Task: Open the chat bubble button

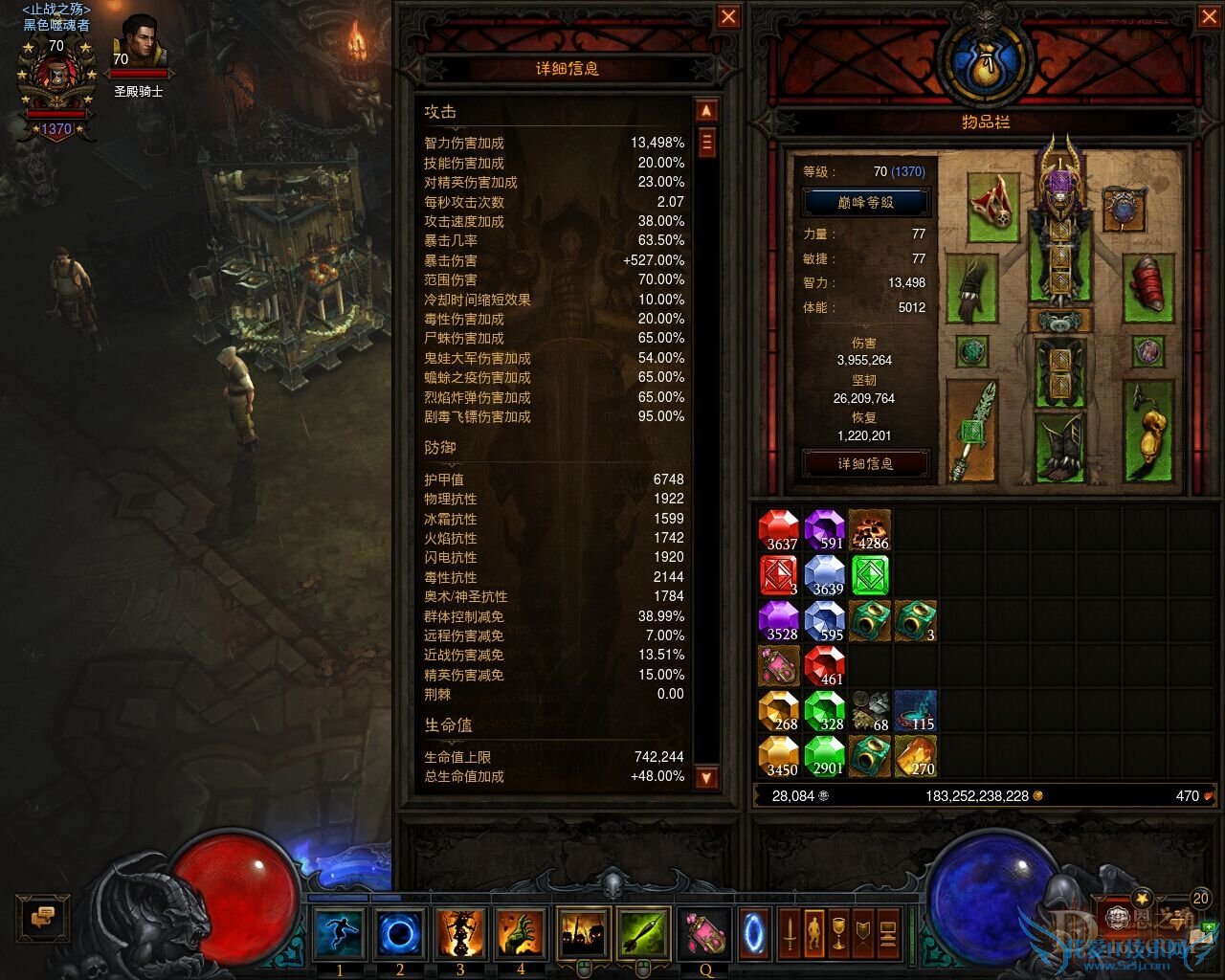Action: pyautogui.click(x=43, y=919)
